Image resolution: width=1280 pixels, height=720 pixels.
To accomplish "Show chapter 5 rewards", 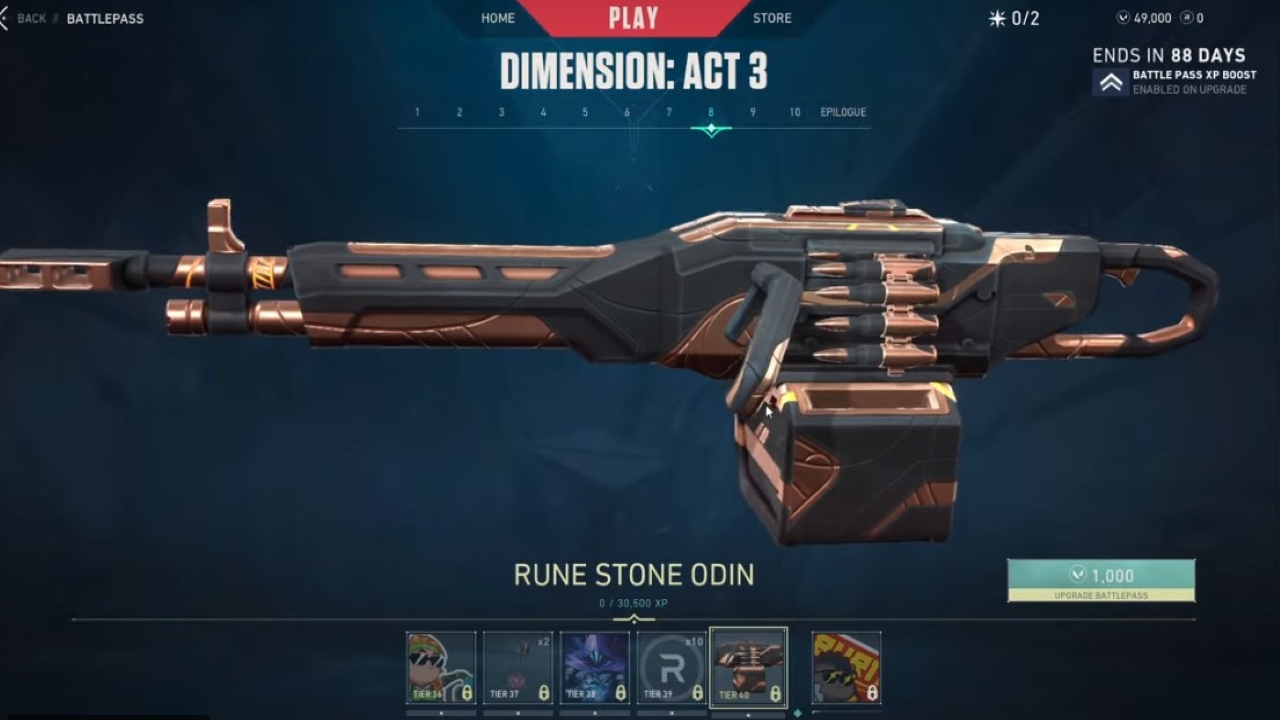I will point(586,112).
